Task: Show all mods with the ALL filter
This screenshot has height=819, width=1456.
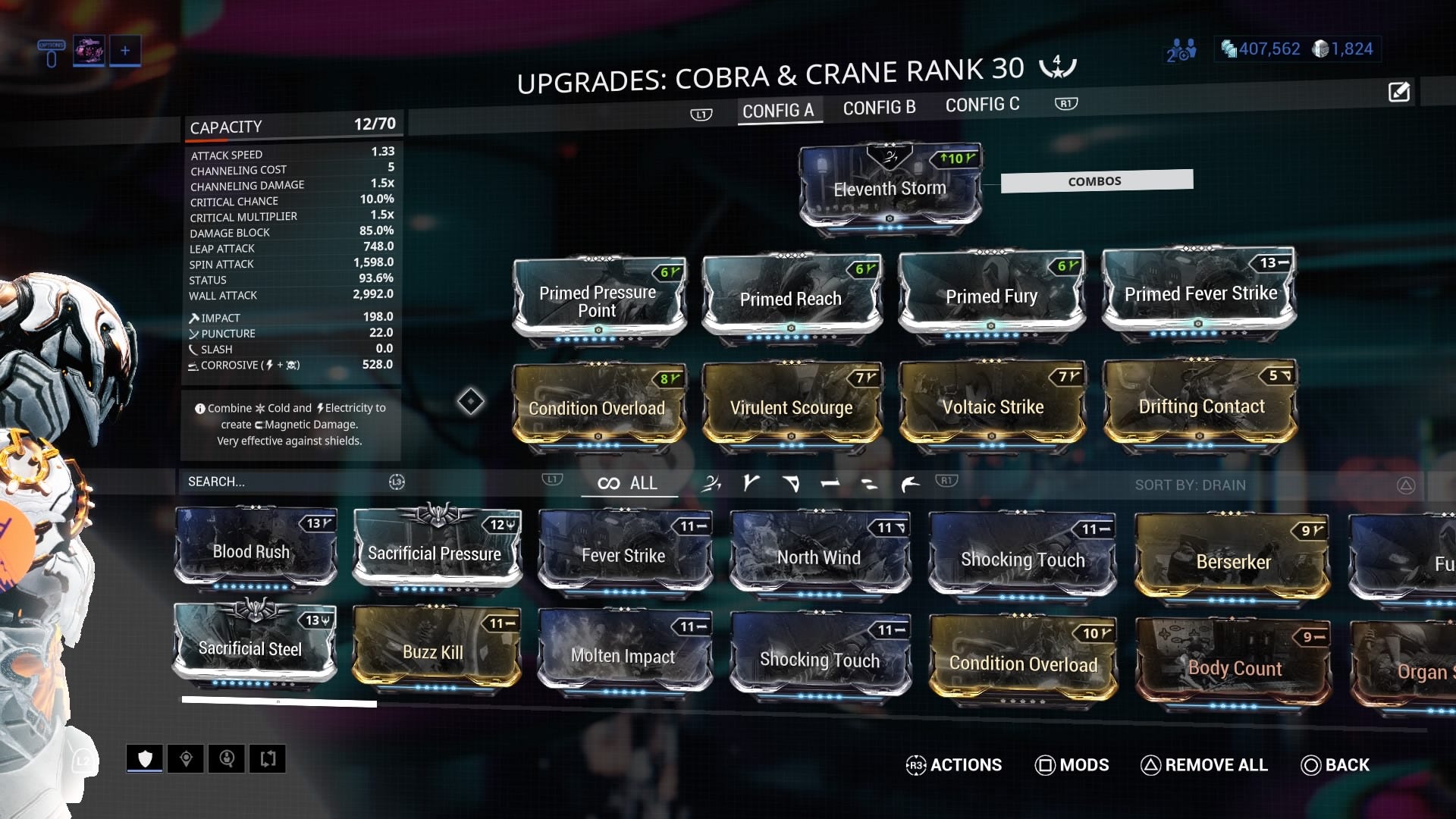Action: (x=629, y=483)
